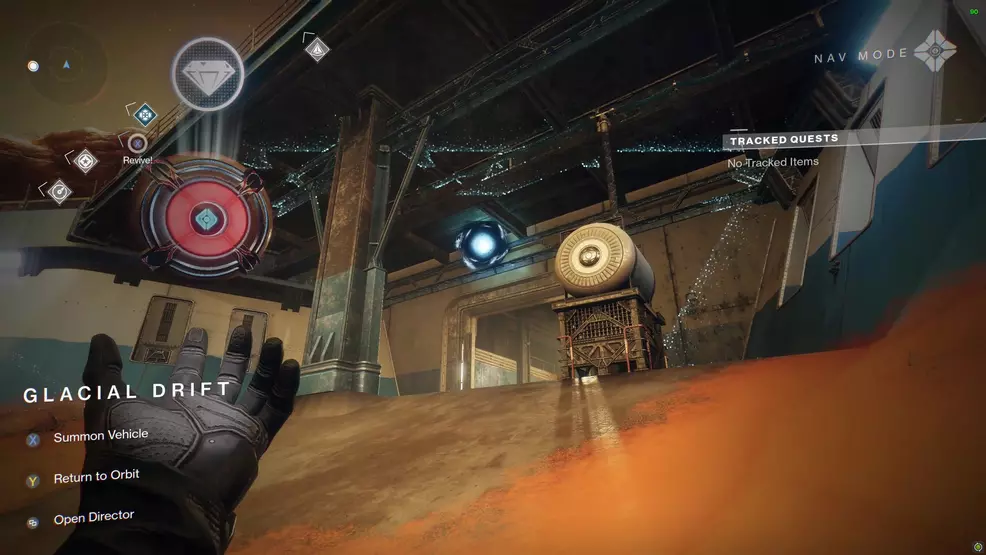Select the Summon Vehicle option
Image resolution: width=986 pixels, height=555 pixels.
coord(100,436)
